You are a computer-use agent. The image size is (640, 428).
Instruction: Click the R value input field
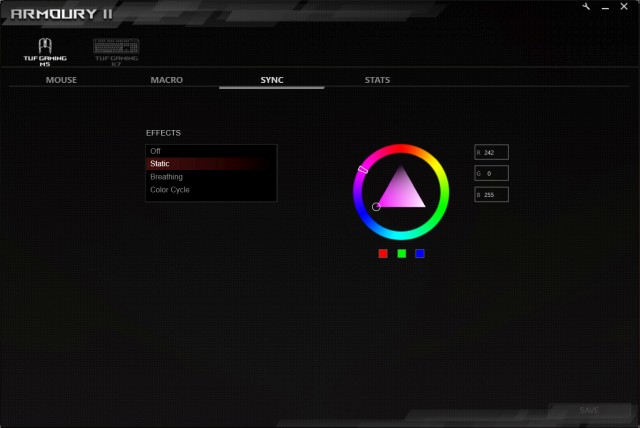click(494, 152)
